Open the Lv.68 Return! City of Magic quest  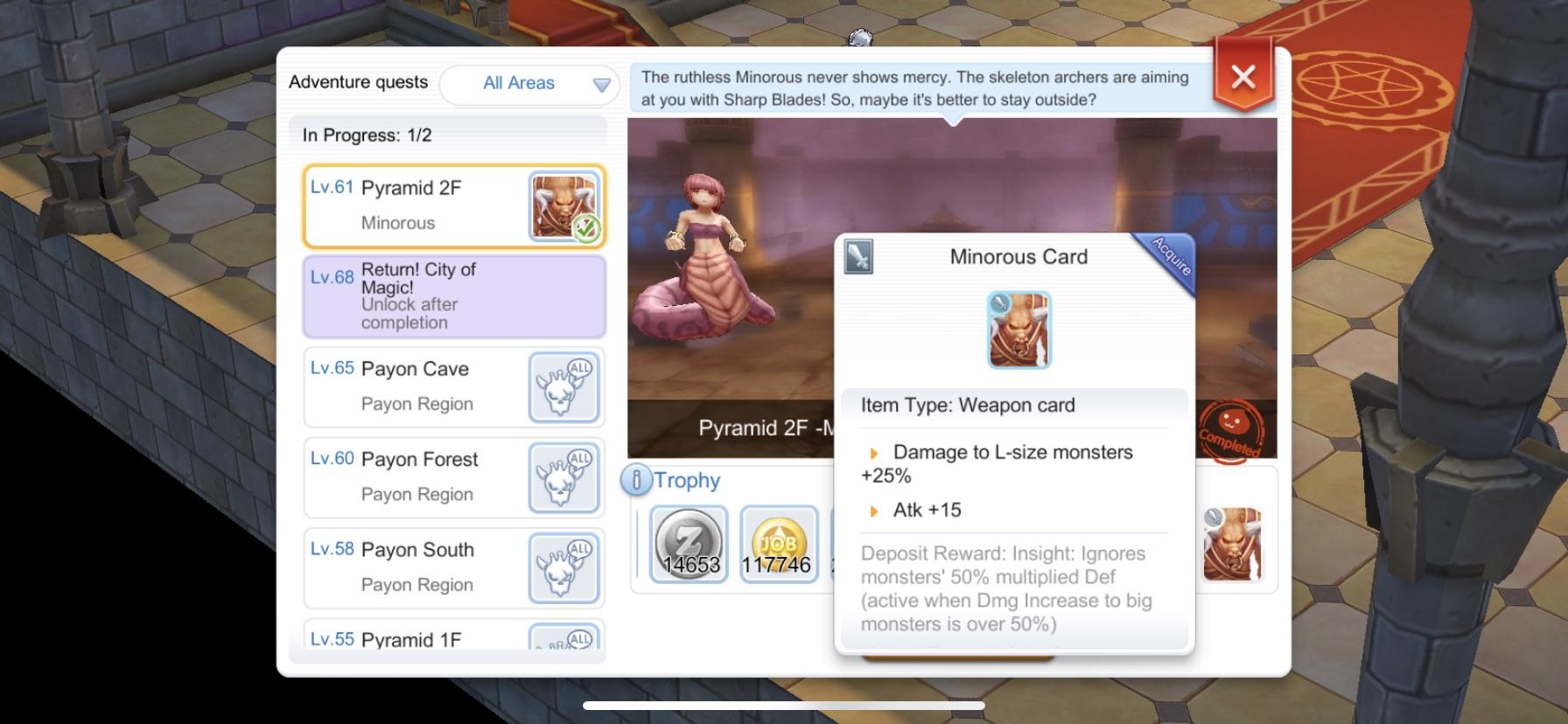[453, 296]
